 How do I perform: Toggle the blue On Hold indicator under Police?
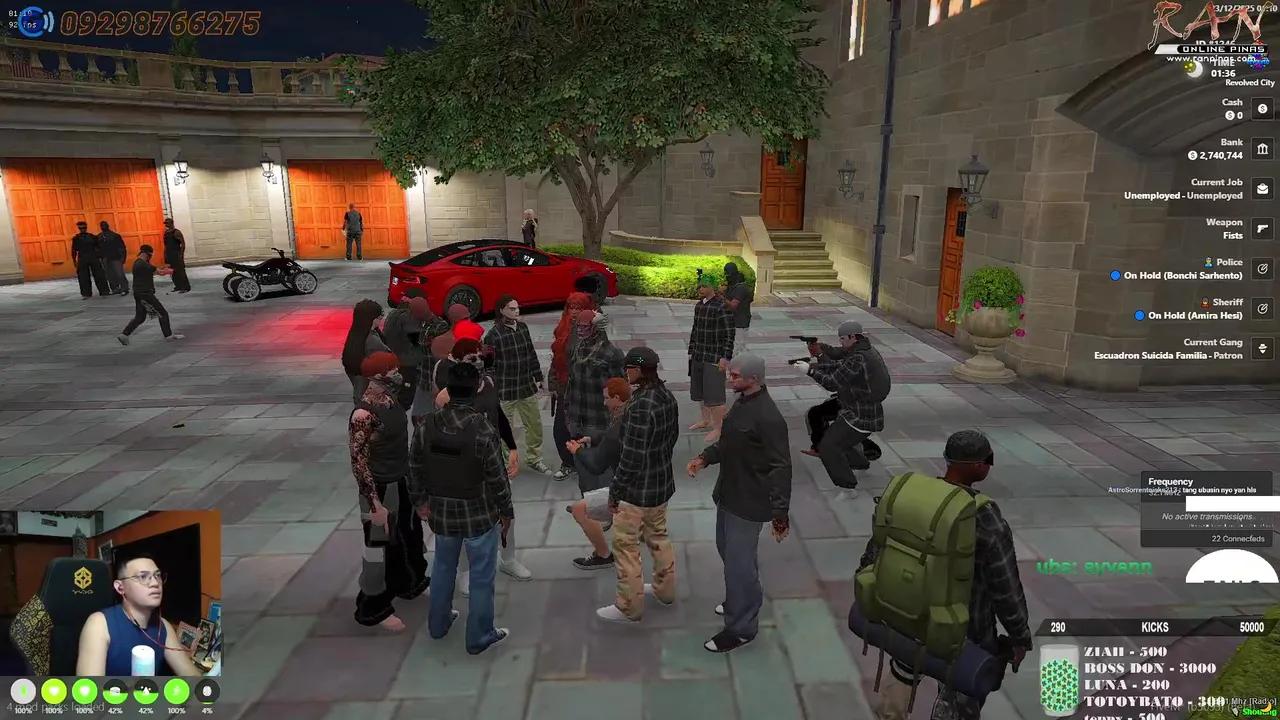point(1115,275)
